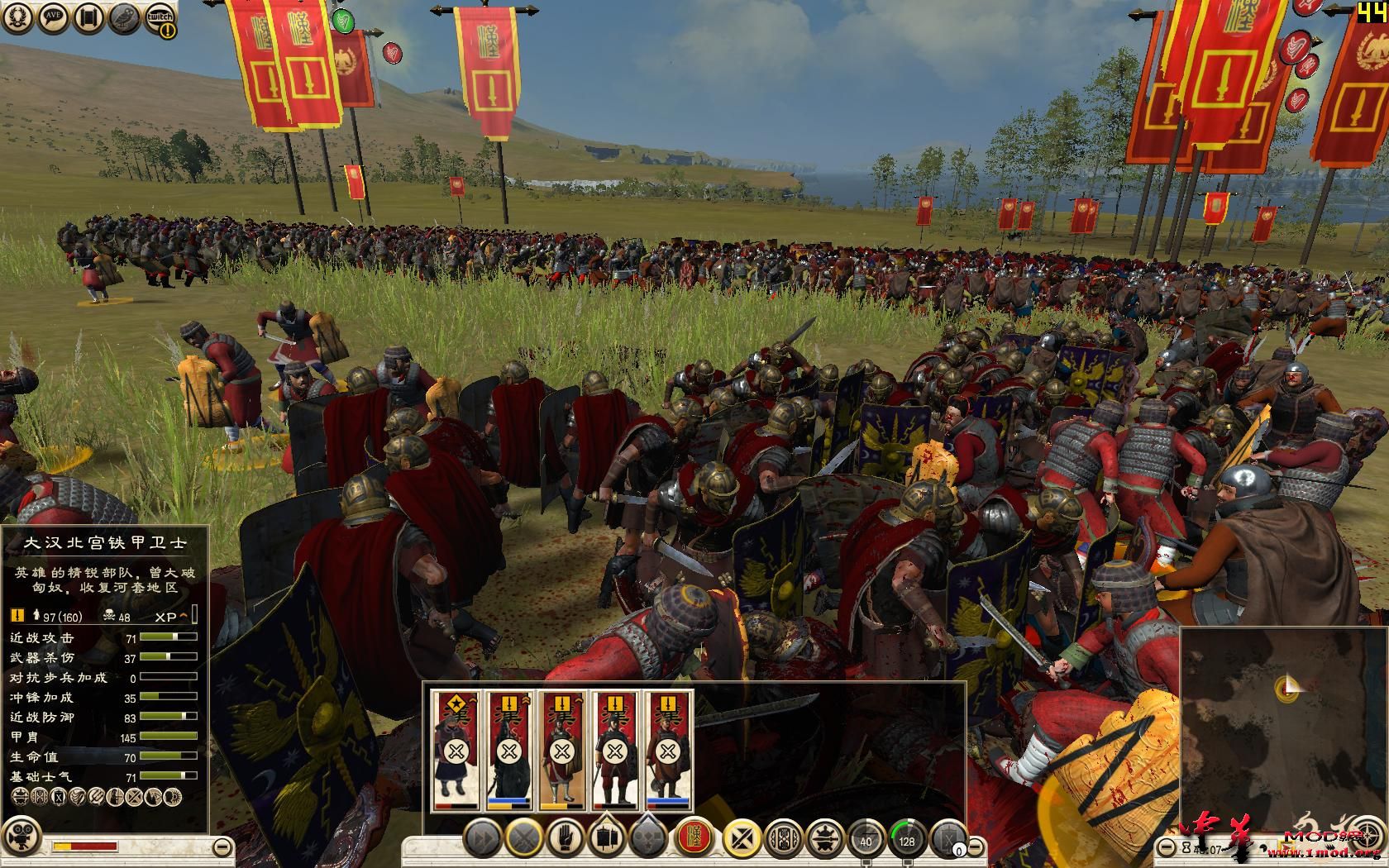Select the general unit card with star
Viewport: 1389px width, 868px height.
point(455,749)
